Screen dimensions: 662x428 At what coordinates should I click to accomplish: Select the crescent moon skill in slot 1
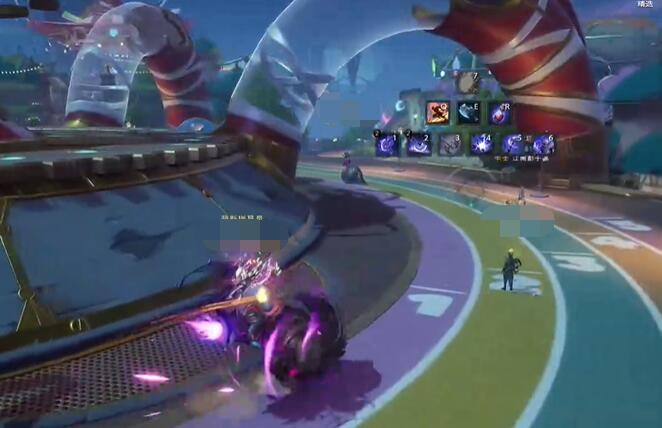tap(388, 145)
